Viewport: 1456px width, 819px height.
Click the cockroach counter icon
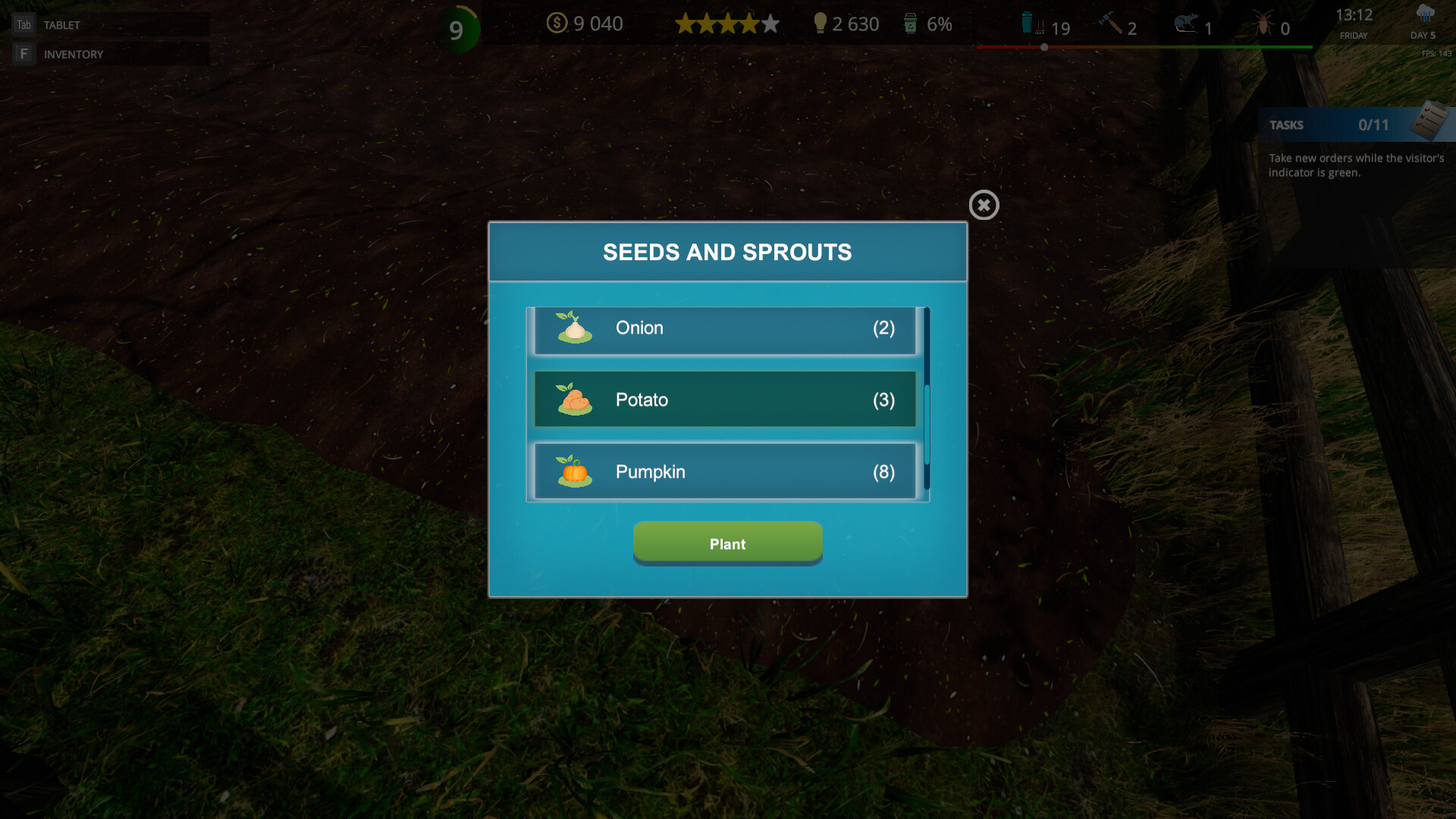(1263, 24)
